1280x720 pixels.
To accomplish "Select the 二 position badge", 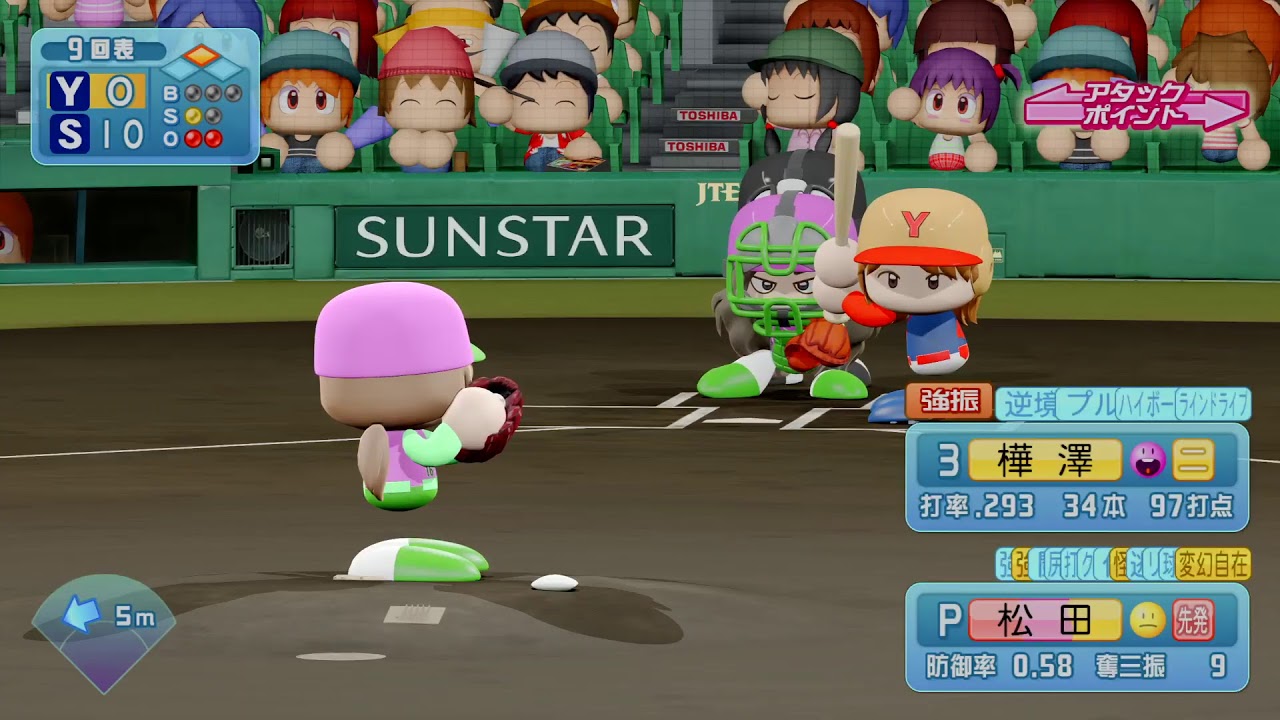I will tap(1193, 460).
